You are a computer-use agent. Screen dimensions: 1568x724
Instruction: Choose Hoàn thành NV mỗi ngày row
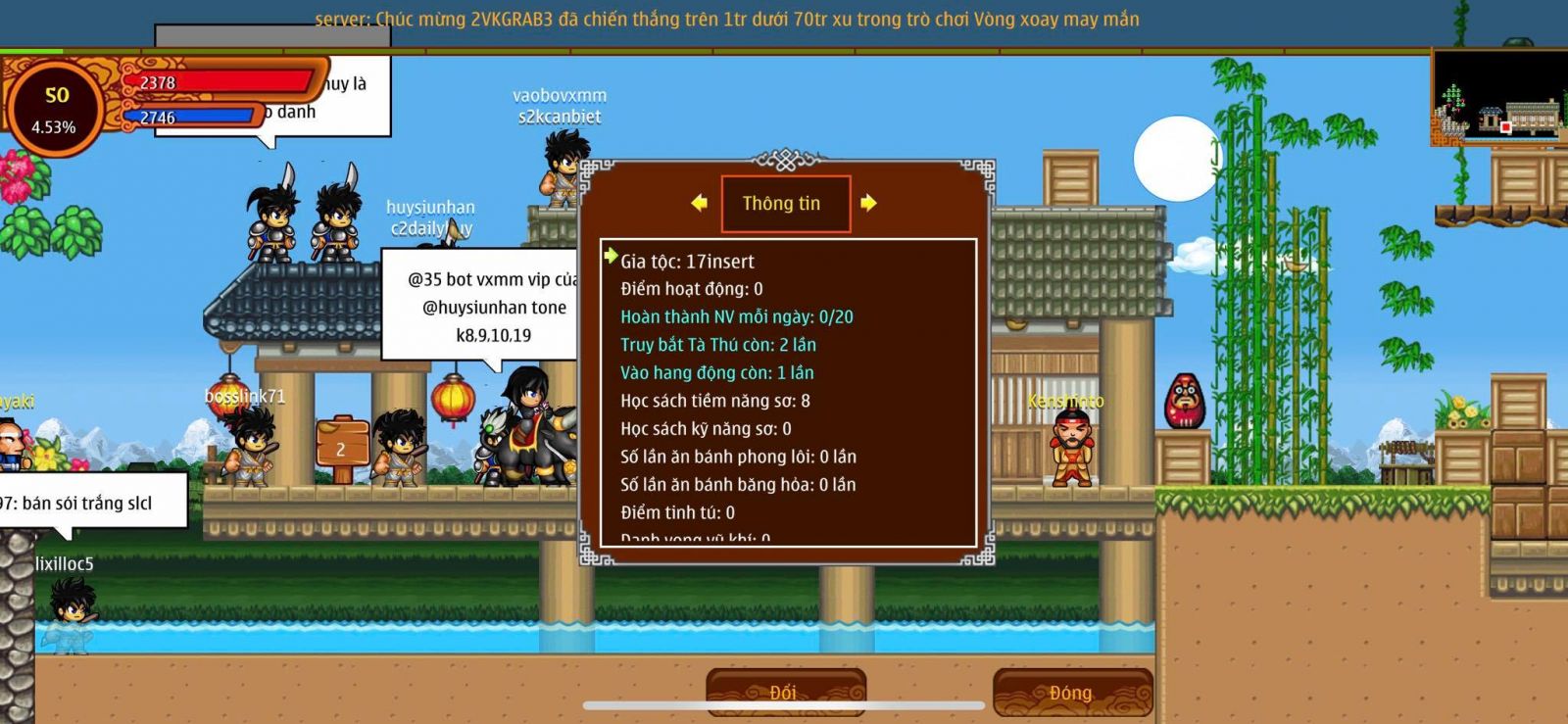click(736, 317)
